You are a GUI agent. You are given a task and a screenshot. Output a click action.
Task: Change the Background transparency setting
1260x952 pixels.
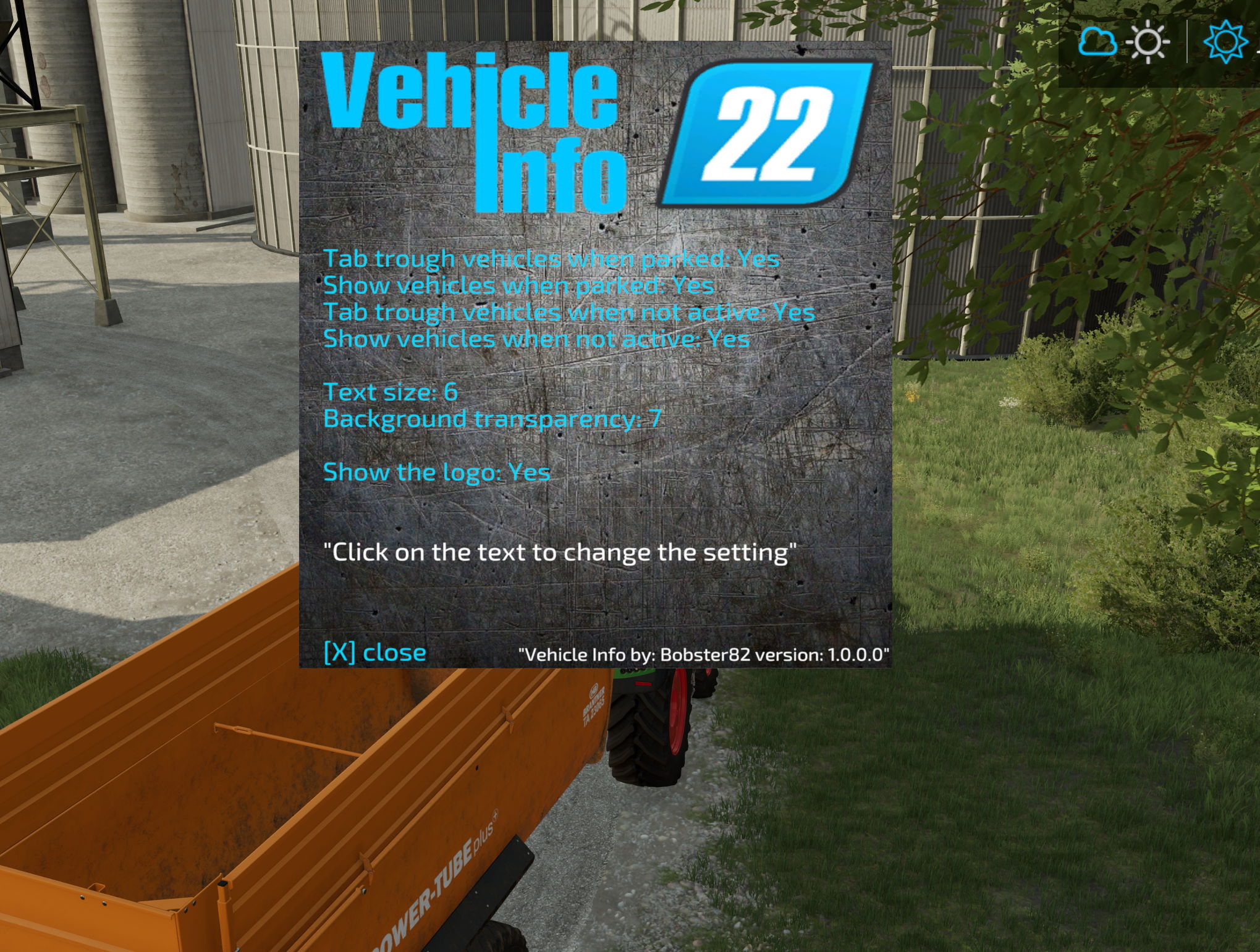pos(492,419)
